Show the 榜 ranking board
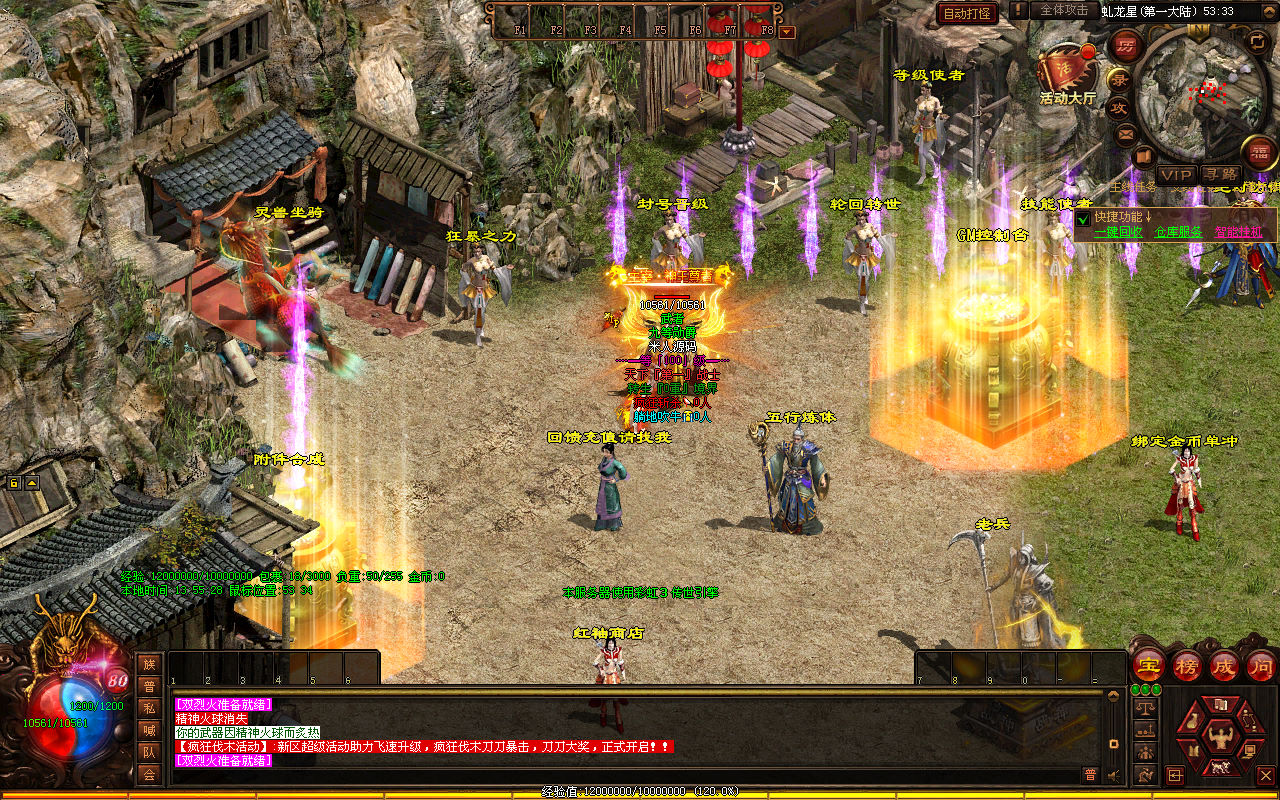The width and height of the screenshot is (1280, 800). (1187, 665)
